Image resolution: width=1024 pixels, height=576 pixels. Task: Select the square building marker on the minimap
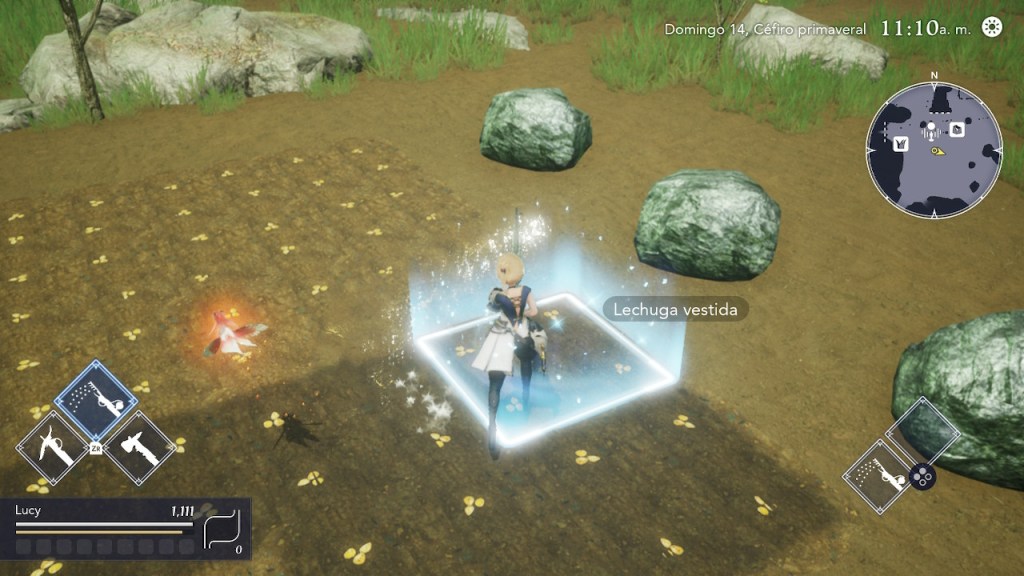(x=957, y=129)
